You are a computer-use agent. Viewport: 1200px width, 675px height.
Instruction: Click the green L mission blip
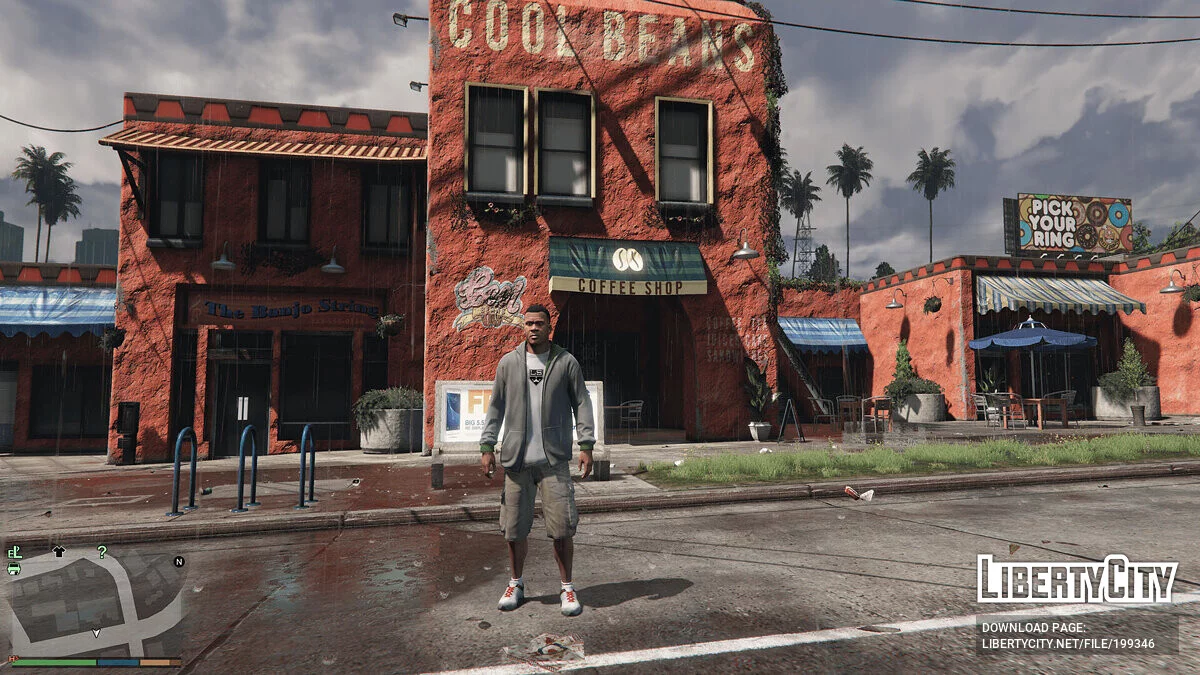(14, 551)
